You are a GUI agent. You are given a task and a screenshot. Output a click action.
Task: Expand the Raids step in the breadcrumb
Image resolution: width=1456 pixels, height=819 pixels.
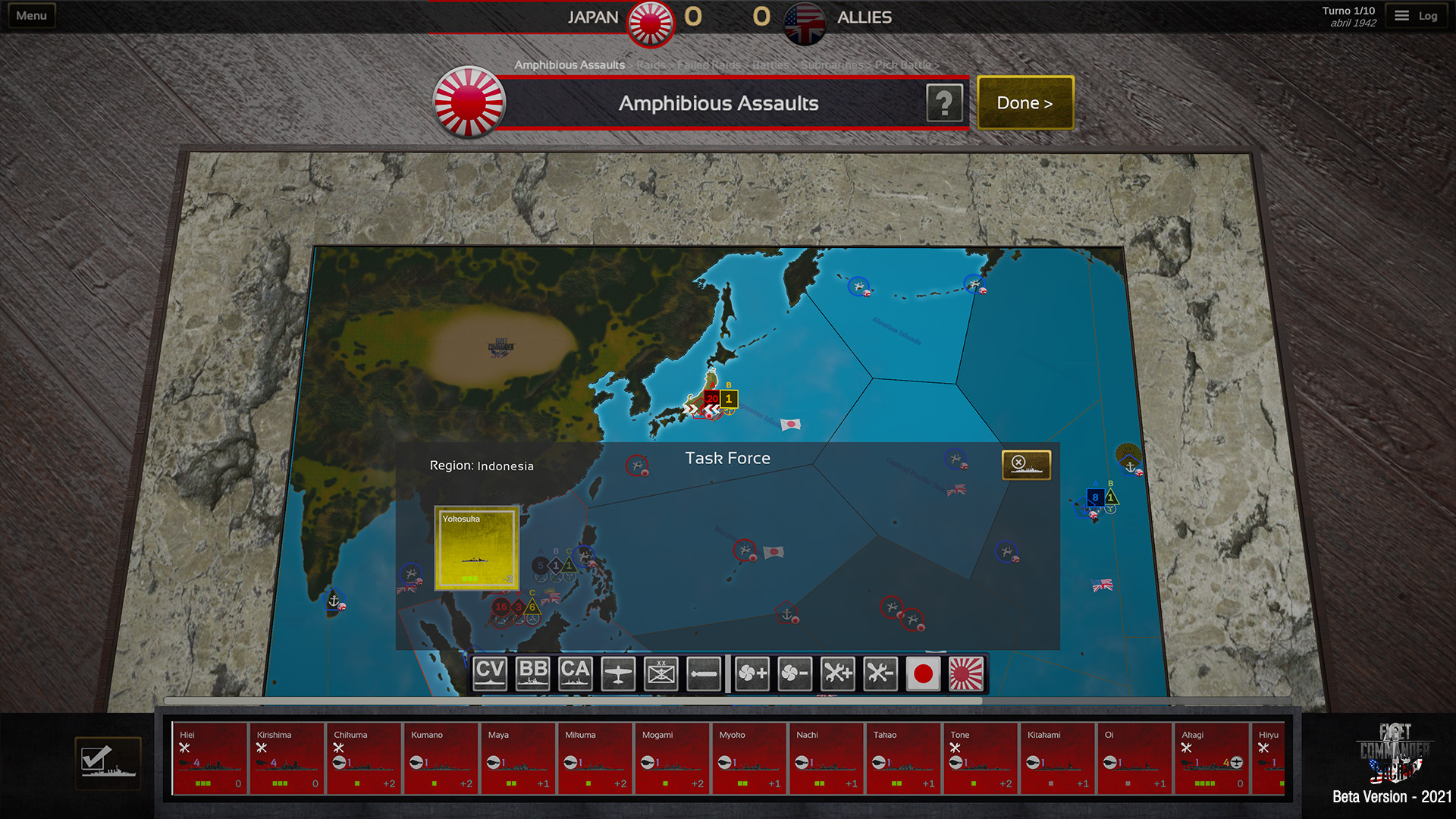(x=651, y=65)
